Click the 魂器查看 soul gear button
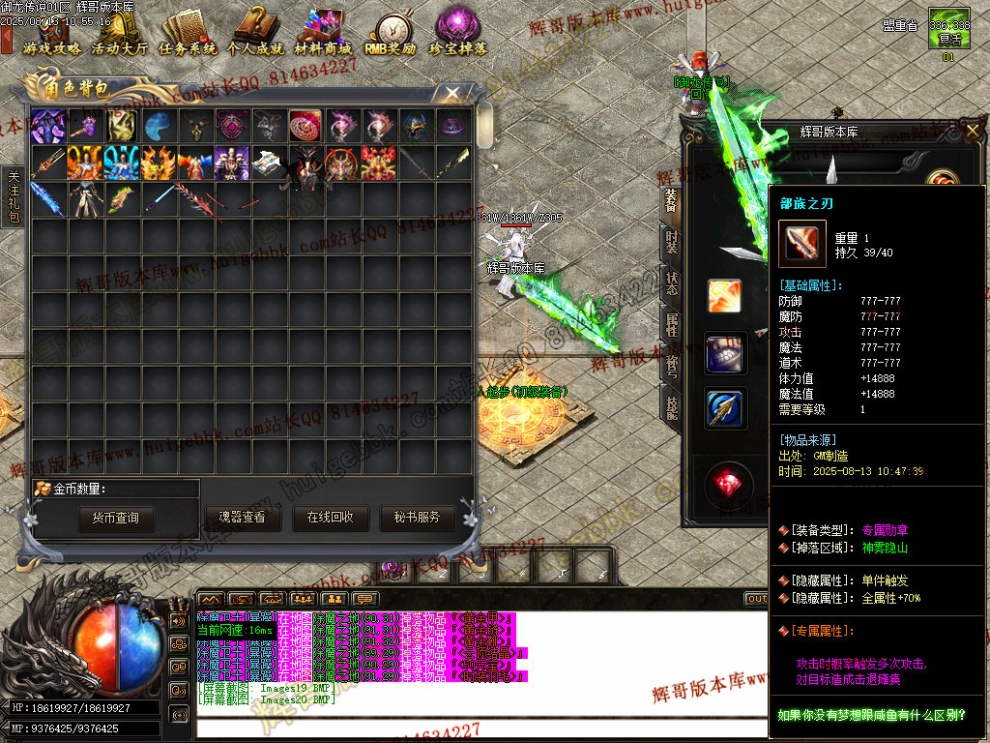990x743 pixels. click(242, 518)
